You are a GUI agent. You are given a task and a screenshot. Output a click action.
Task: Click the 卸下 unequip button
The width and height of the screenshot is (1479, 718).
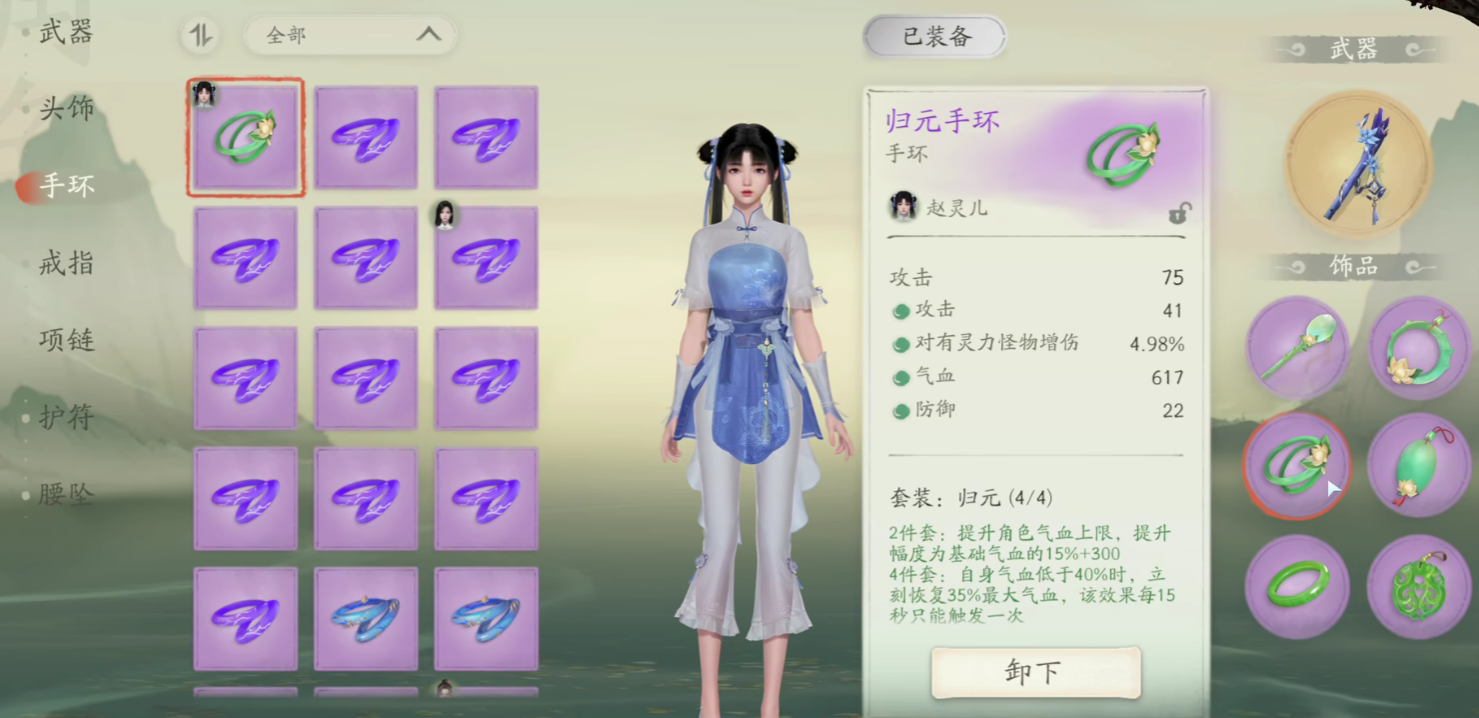tap(1035, 672)
